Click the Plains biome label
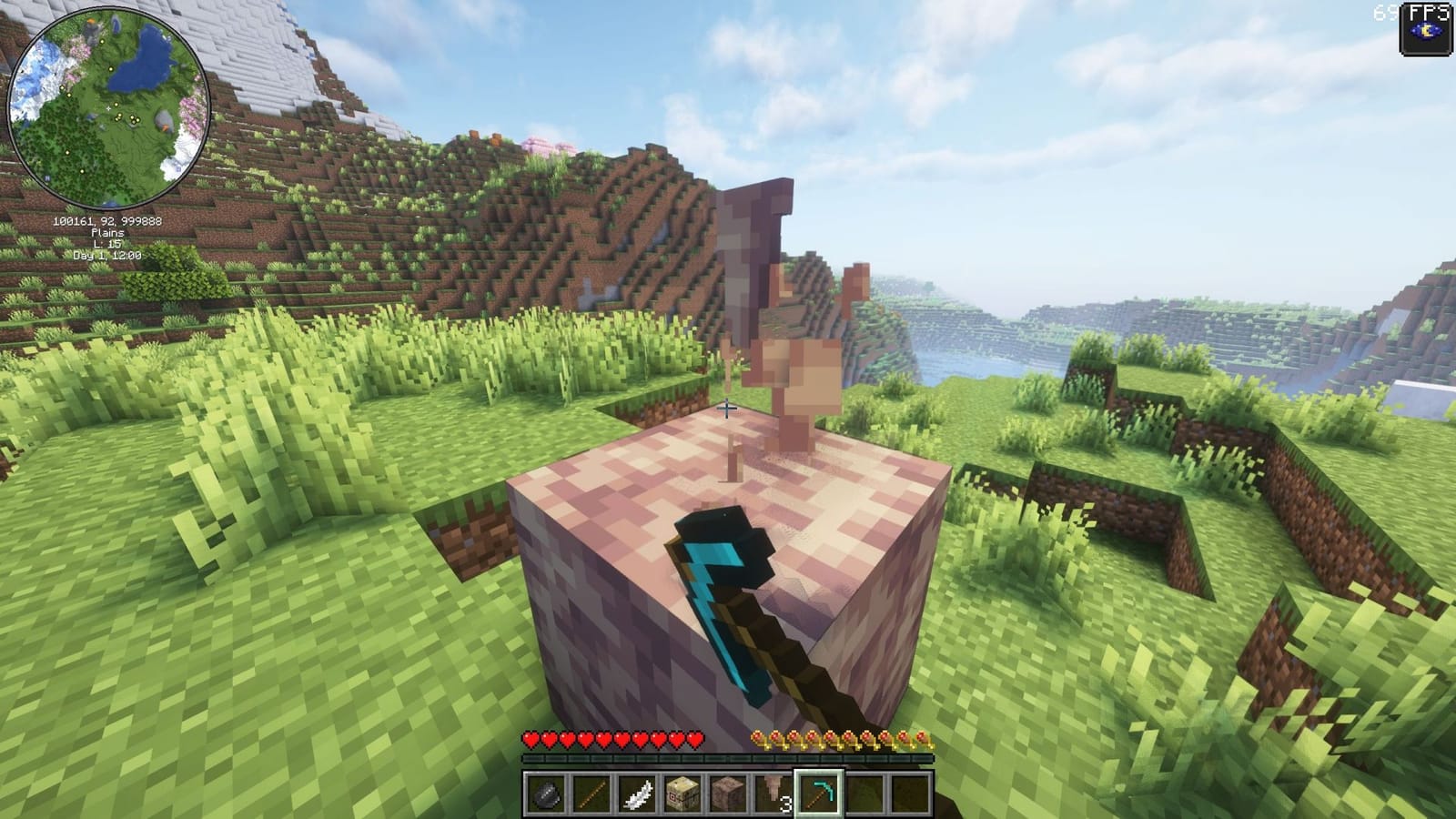The height and width of the screenshot is (819, 1456). pyautogui.click(x=108, y=233)
